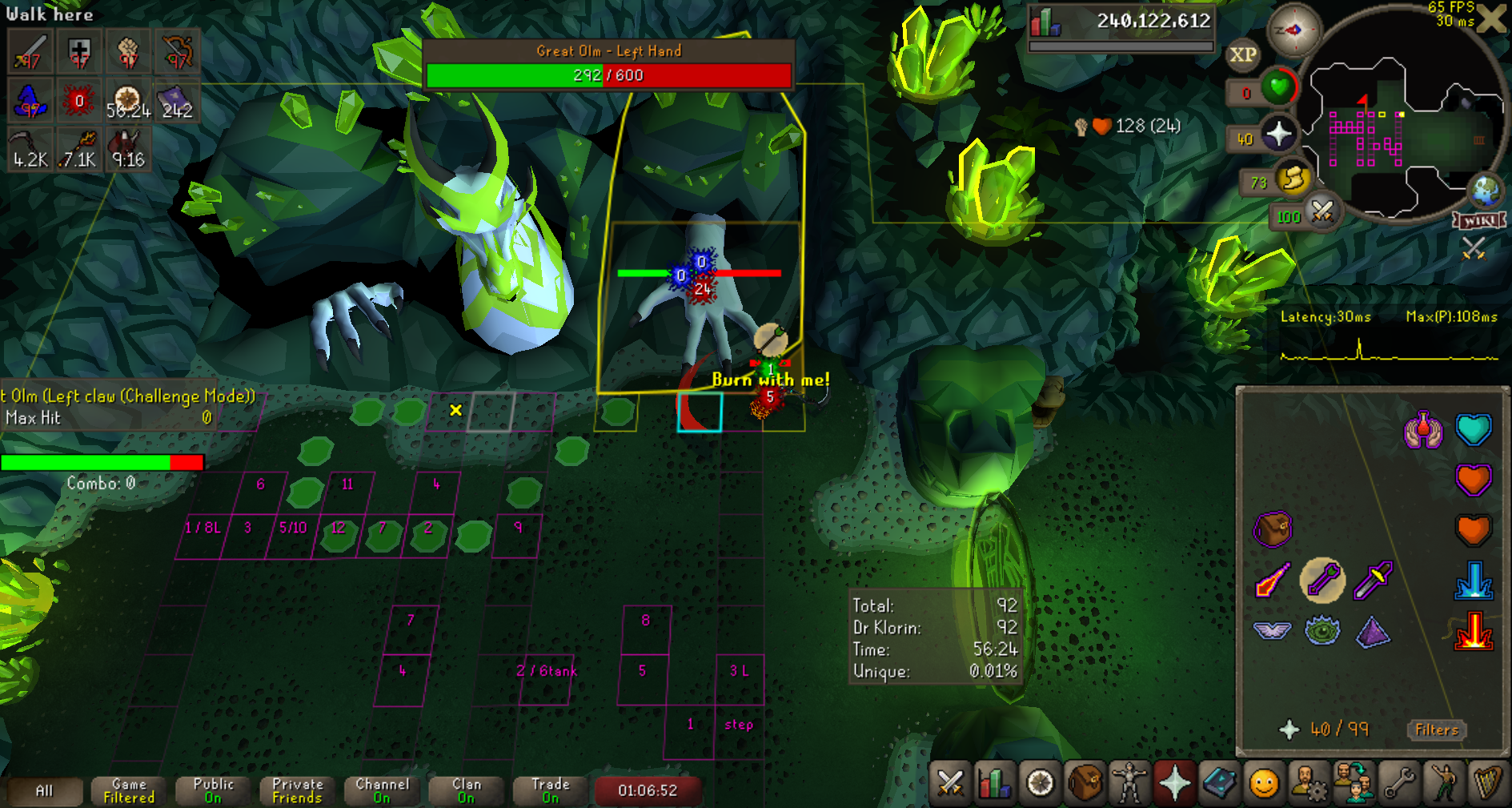This screenshot has height=808, width=1512.
Task: Open the Account Management tab
Action: tap(1309, 782)
